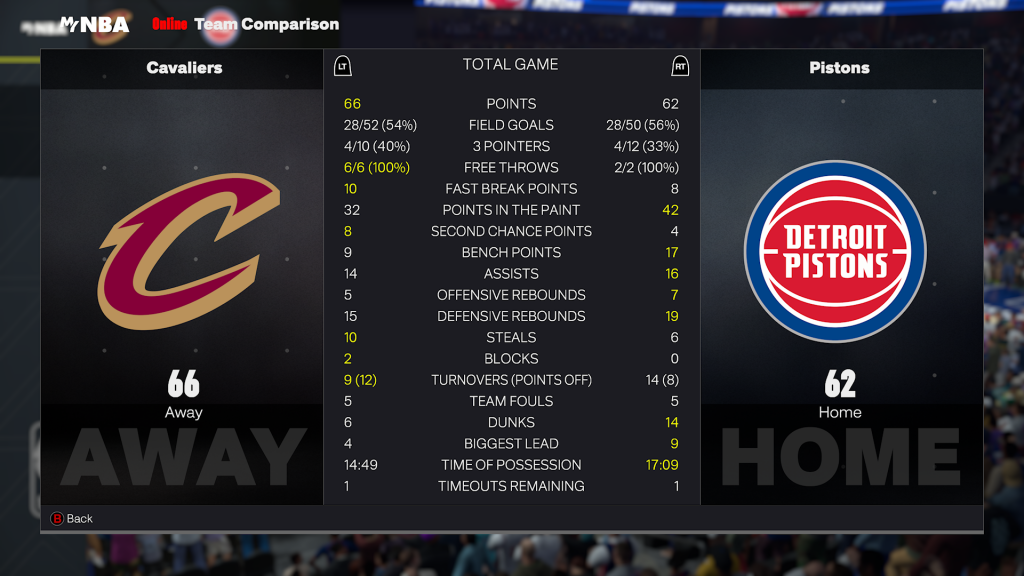This screenshot has width=1024, height=576.
Task: Click the TOTAL GAME period header
Action: [x=510, y=65]
